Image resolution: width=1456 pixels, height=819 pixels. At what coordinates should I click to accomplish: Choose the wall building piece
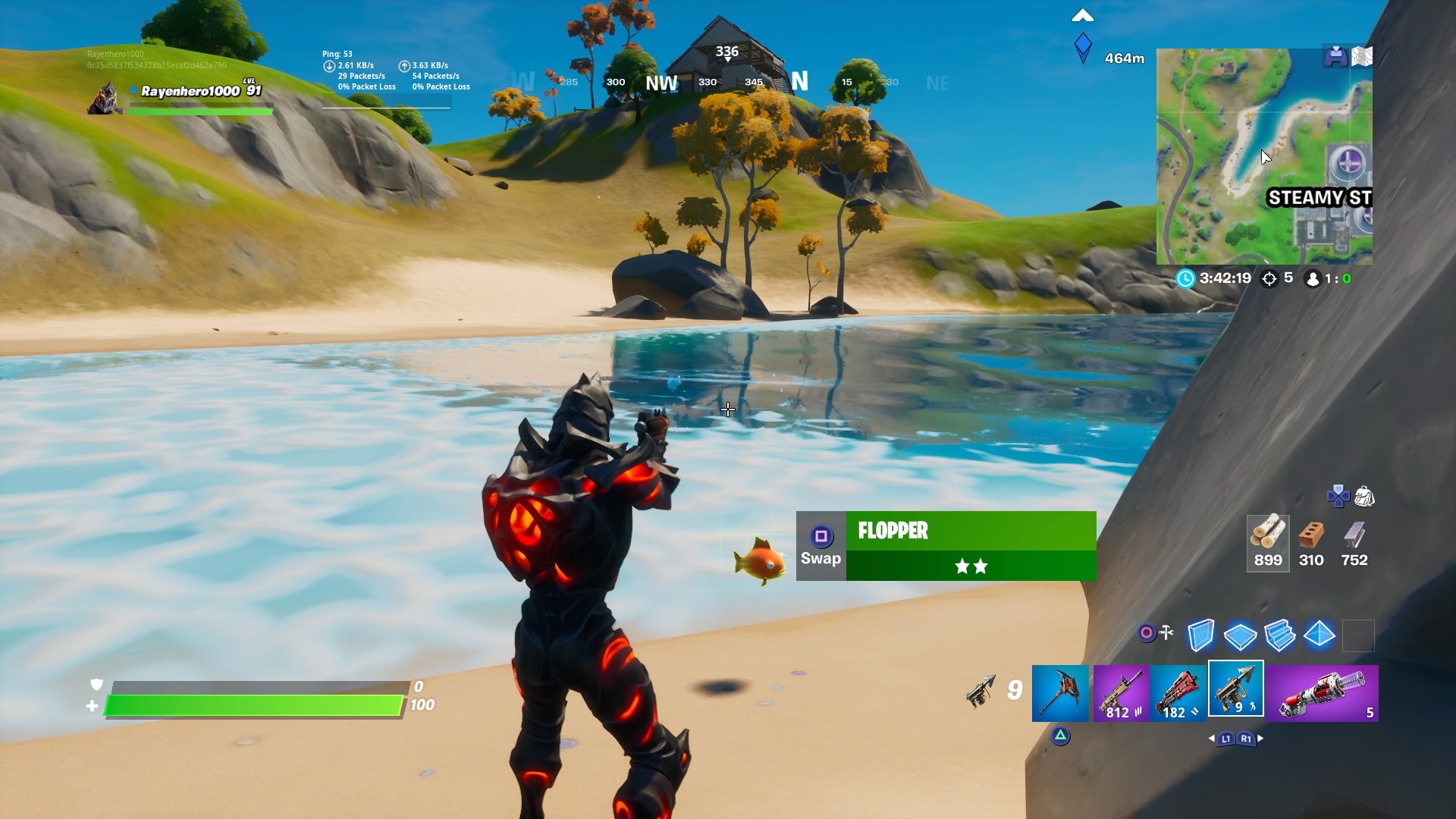click(x=1200, y=635)
